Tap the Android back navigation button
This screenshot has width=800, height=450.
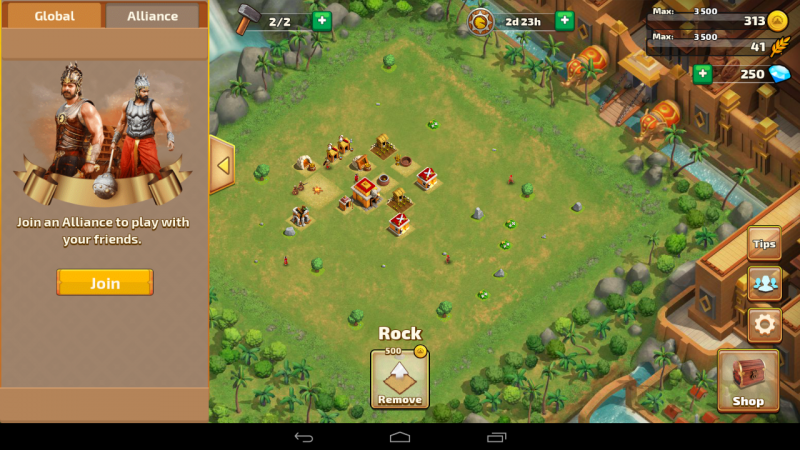(304, 437)
